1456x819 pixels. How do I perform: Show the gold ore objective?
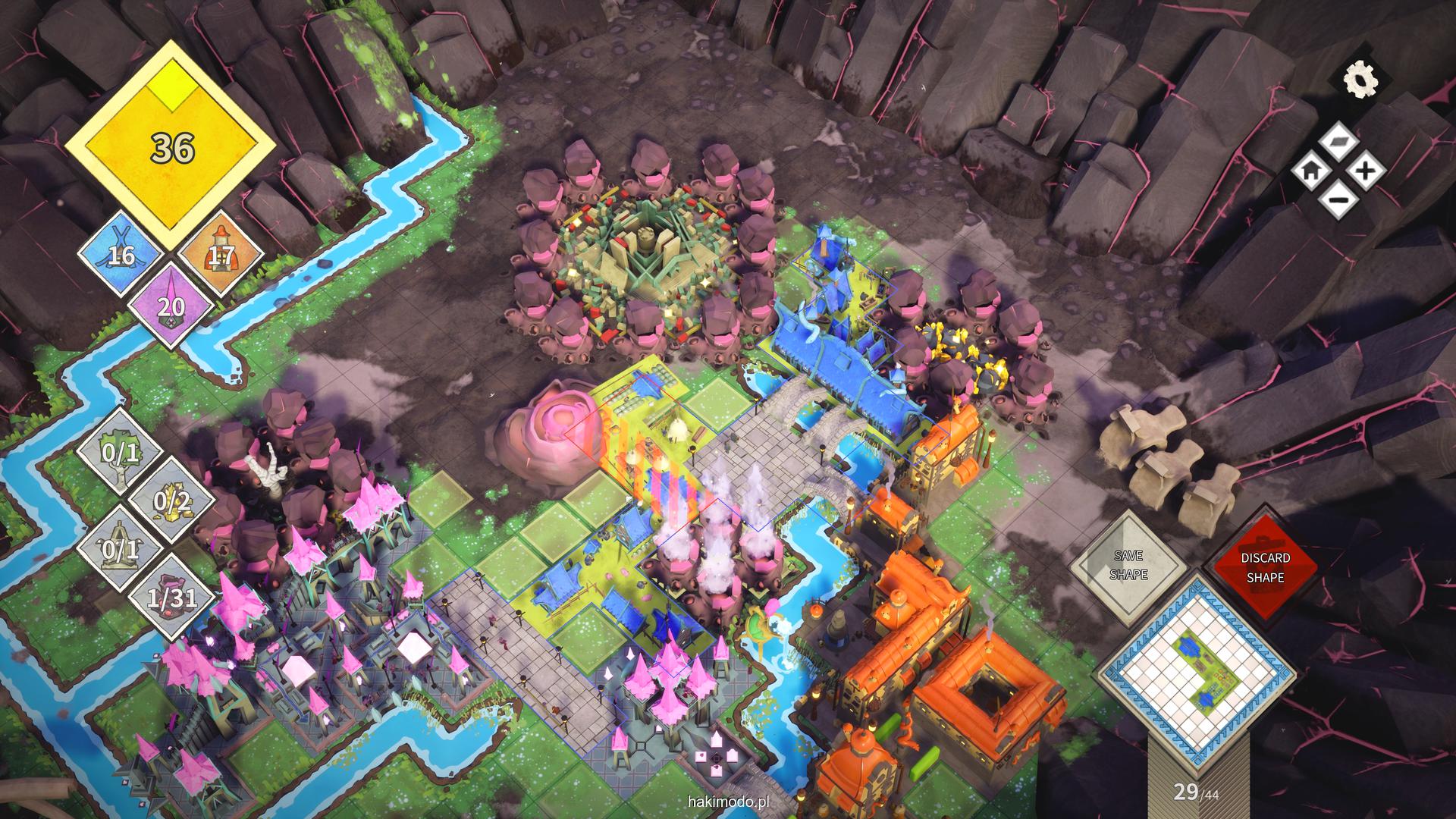point(171,501)
